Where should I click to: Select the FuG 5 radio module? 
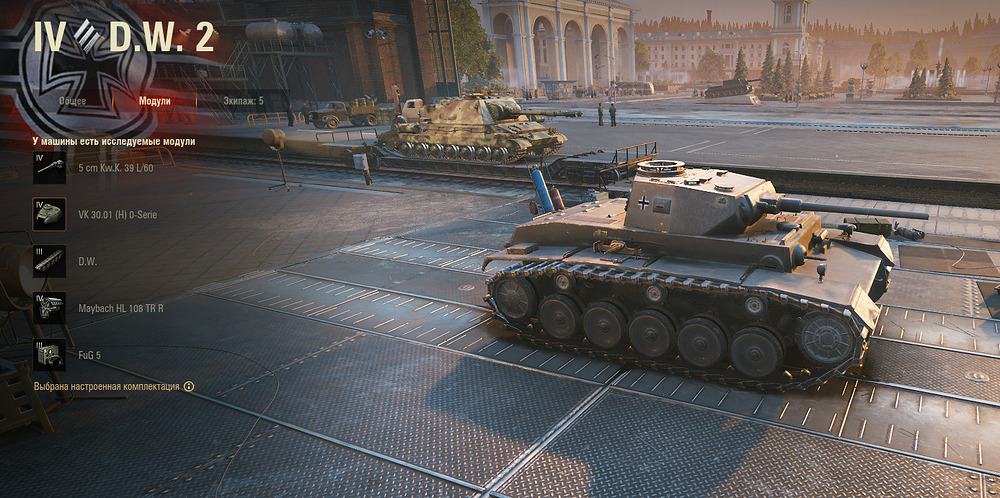(50, 354)
